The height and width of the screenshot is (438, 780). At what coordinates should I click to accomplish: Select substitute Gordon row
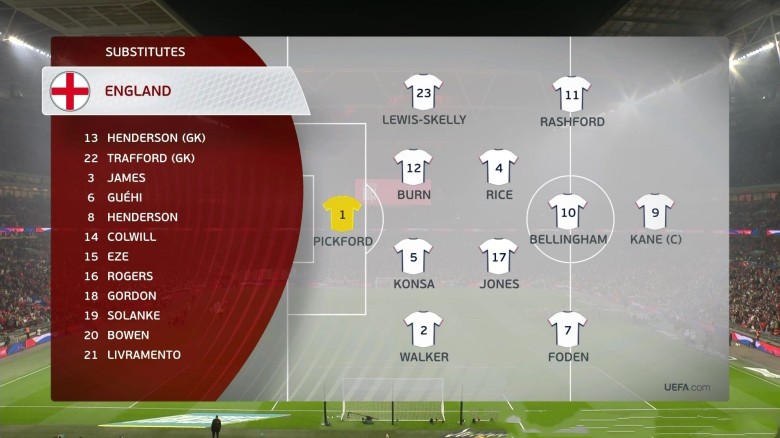[131, 296]
